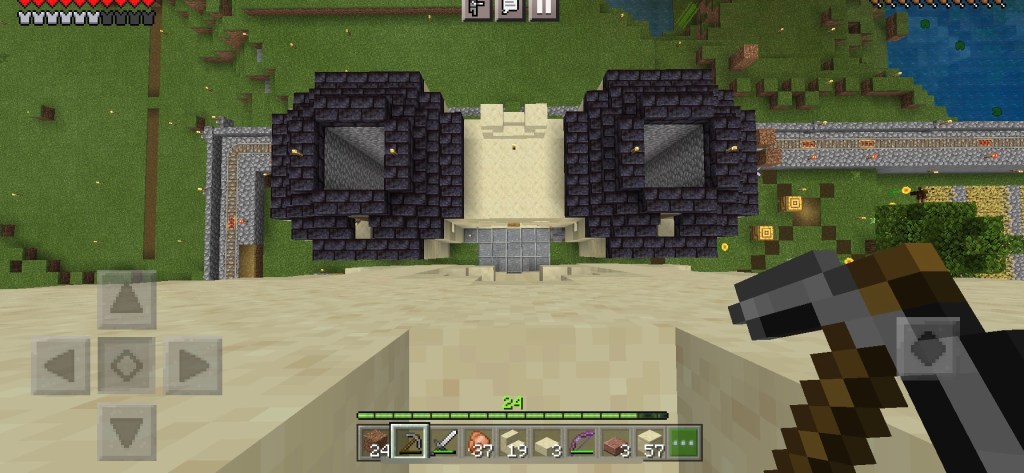Image resolution: width=1024 pixels, height=473 pixels.
Task: Tap the jump button
Action: (x=927, y=349)
